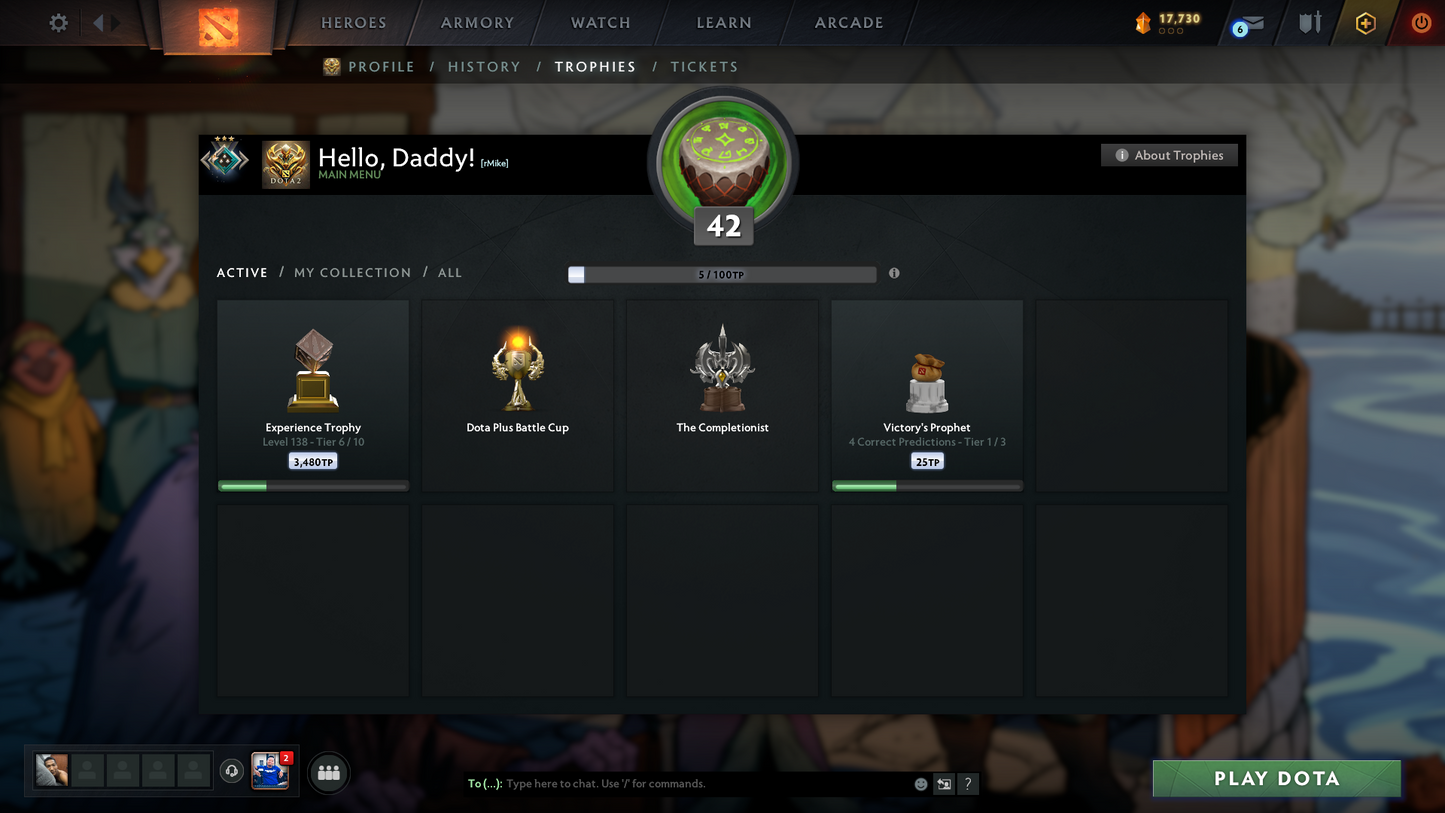The width and height of the screenshot is (1445, 813).
Task: Click the About Trophies button
Action: click(1169, 155)
